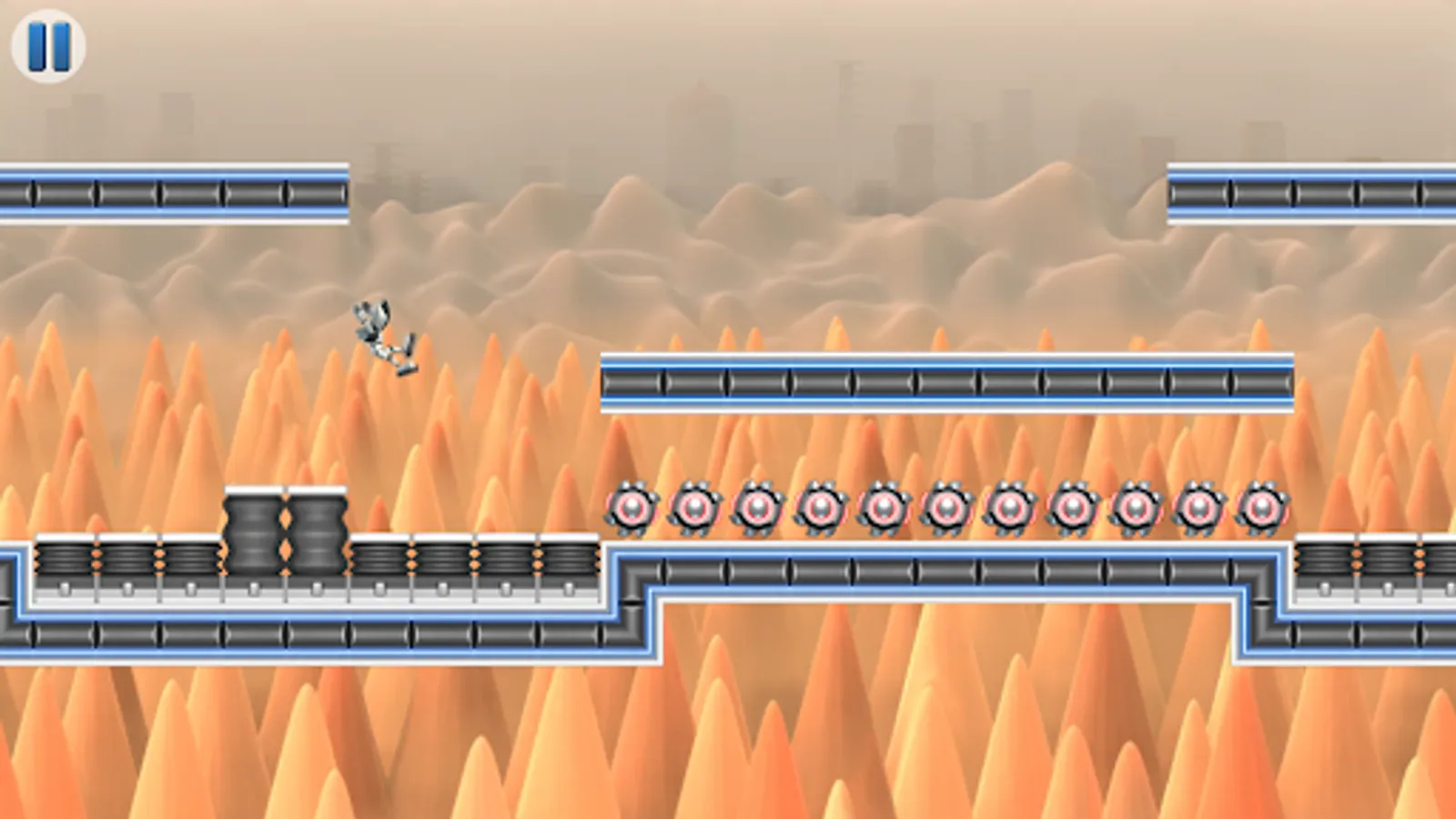Viewport: 1456px width, 819px height.
Task: Select the floating middle platform
Action: pyautogui.click(x=946, y=380)
